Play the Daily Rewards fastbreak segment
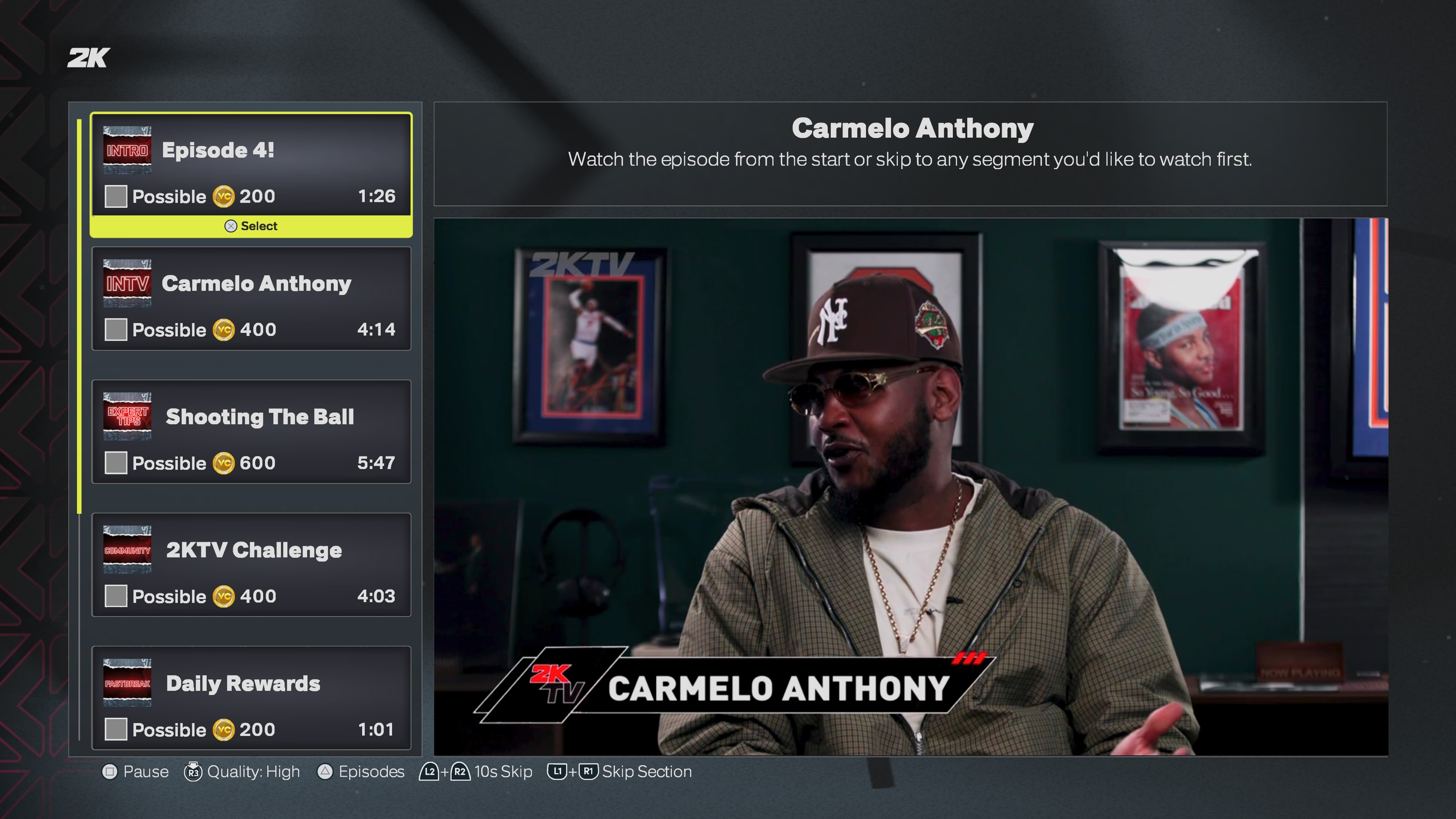 [x=251, y=698]
